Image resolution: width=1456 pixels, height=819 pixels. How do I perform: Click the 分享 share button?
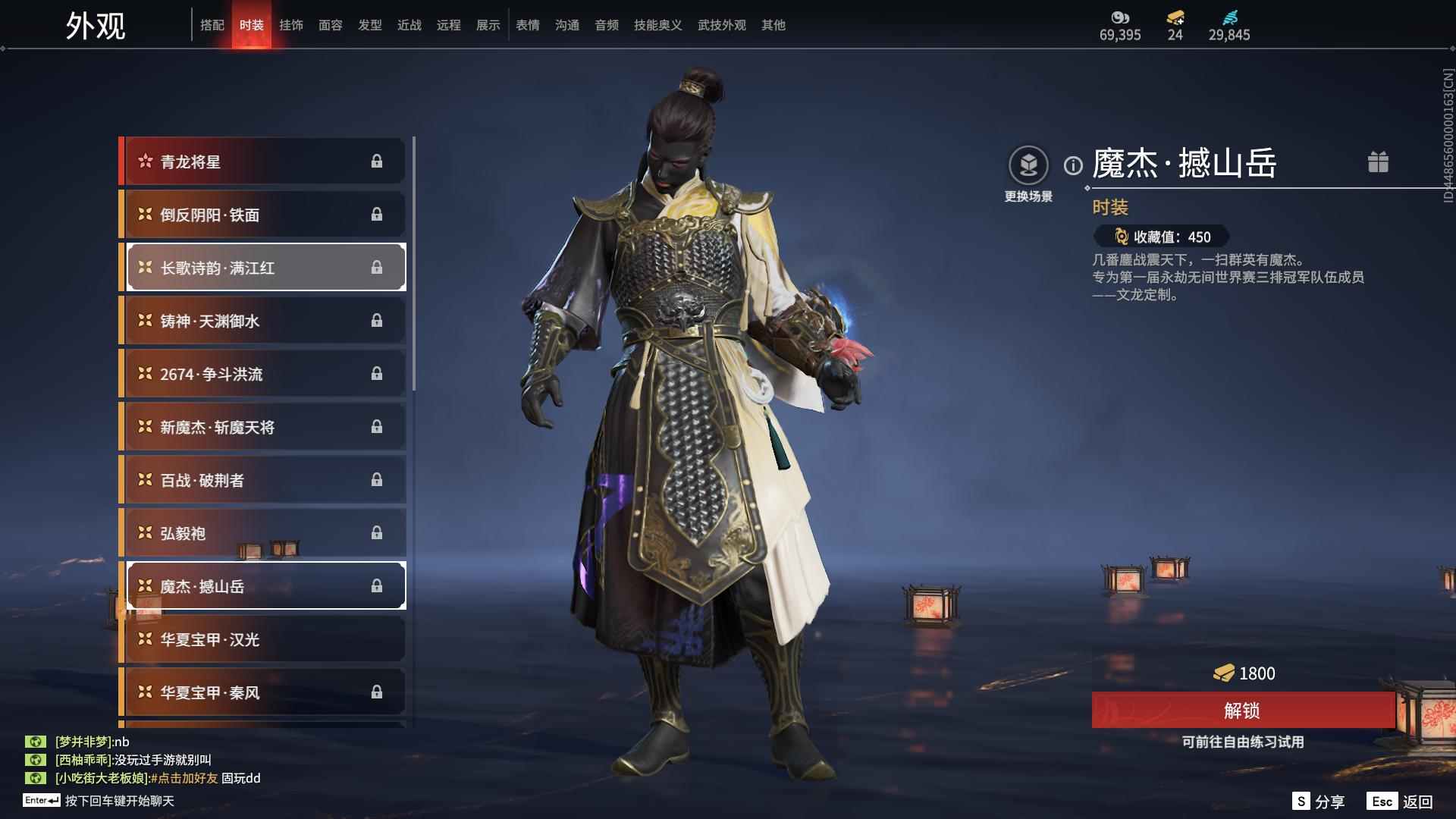[1318, 802]
